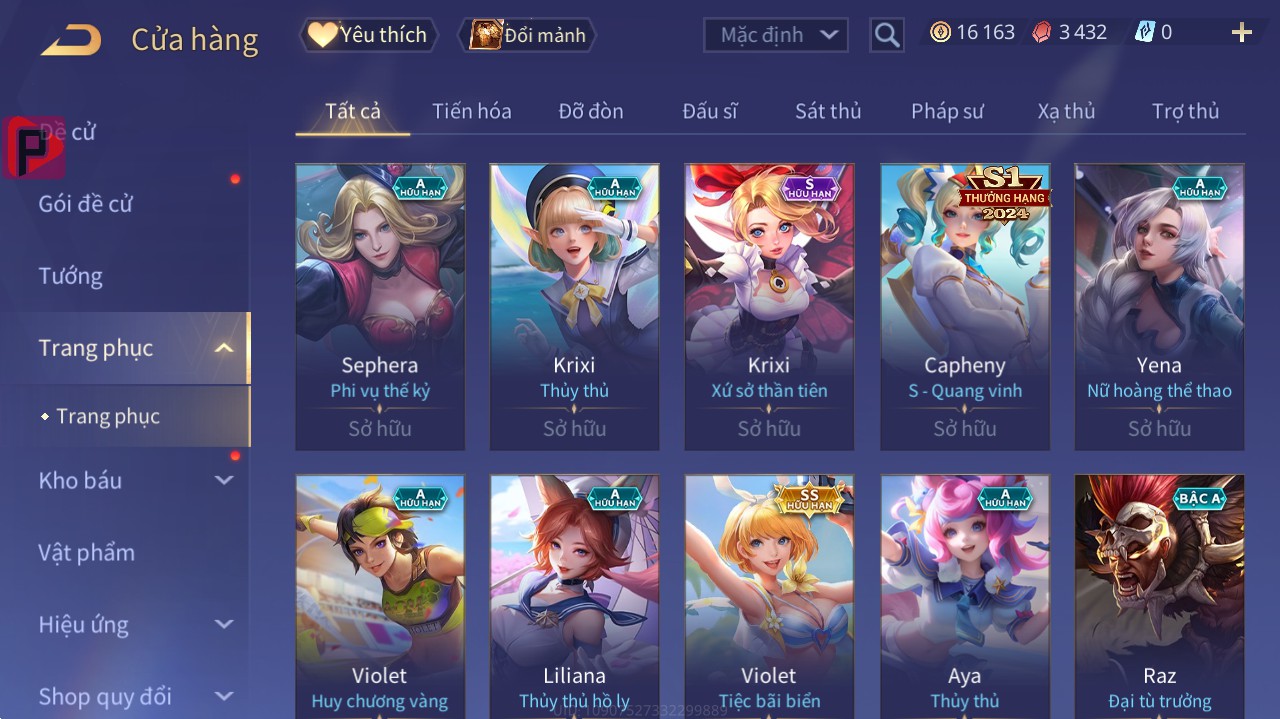This screenshot has width=1280, height=719.
Task: Open the Vật phẩm section
Action: click(x=87, y=553)
